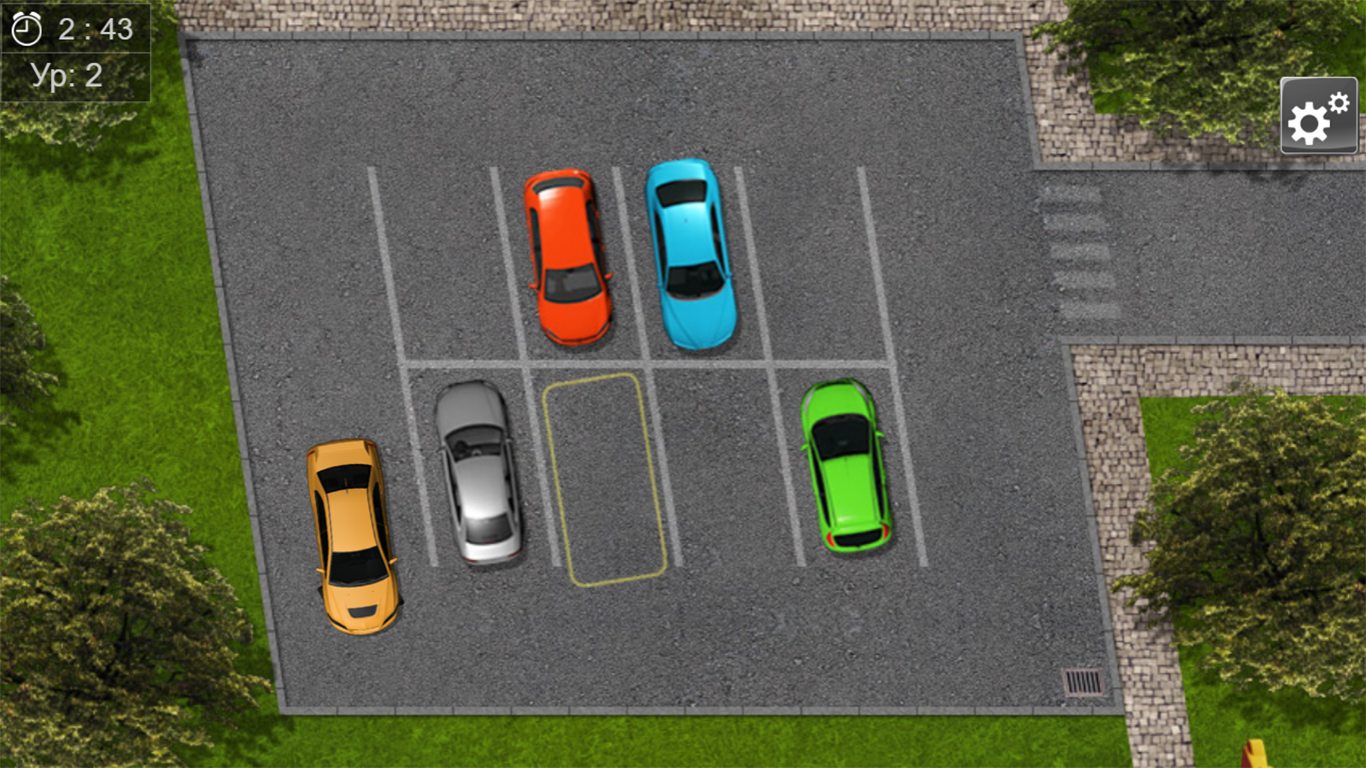Select the blue car beside the red one
Screen dimensions: 1366x768
point(690,256)
